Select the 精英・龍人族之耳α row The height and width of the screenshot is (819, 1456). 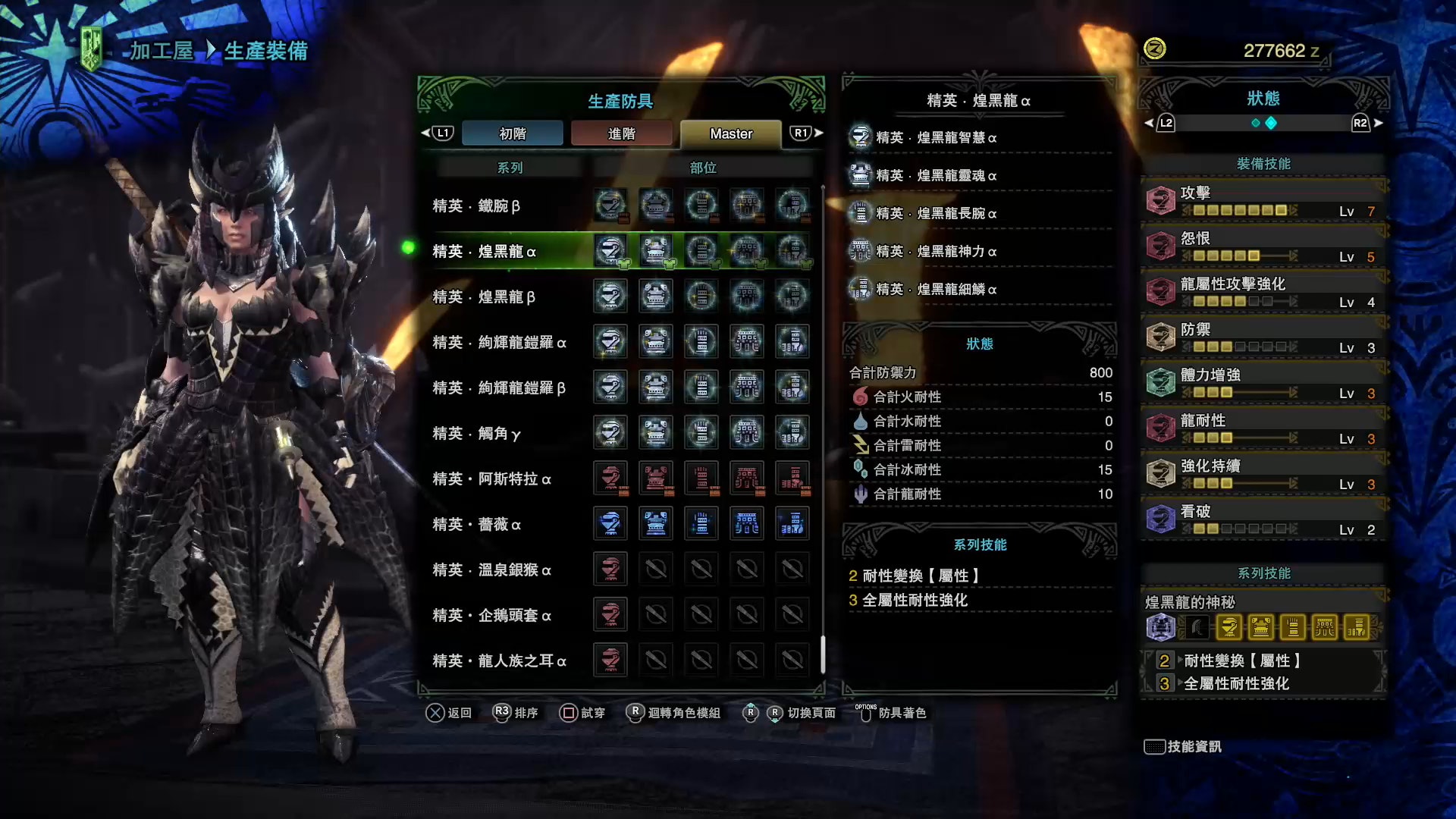[499, 661]
